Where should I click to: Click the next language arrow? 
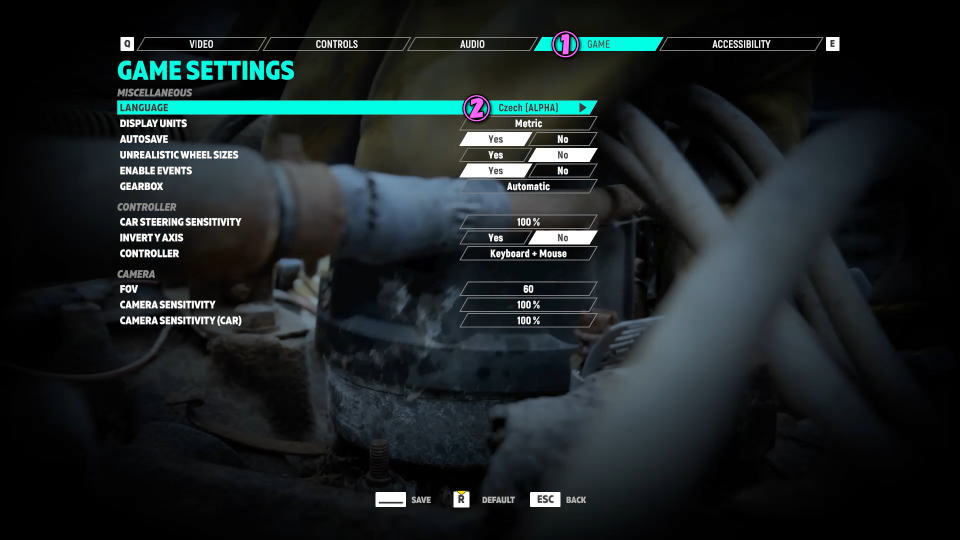click(583, 107)
